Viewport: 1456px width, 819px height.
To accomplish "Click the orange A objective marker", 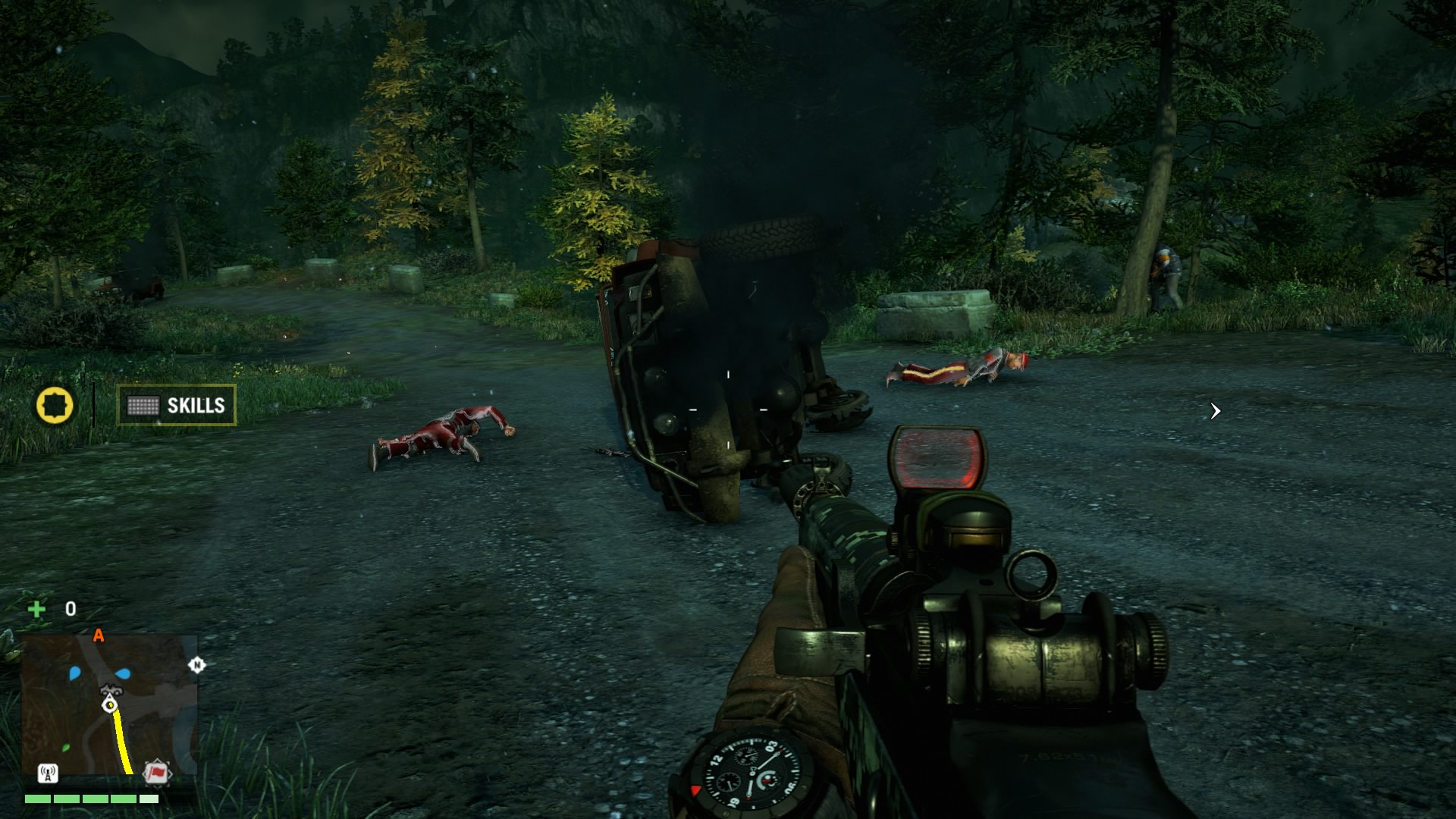I will [x=98, y=635].
